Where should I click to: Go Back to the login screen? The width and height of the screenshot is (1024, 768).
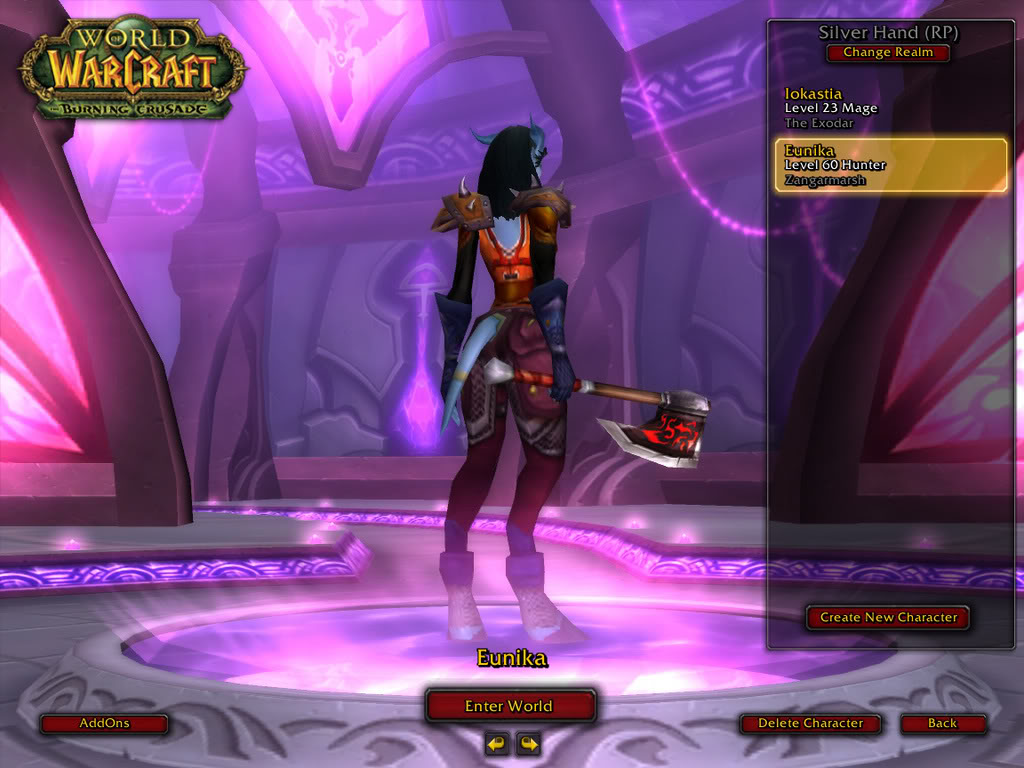coord(942,723)
